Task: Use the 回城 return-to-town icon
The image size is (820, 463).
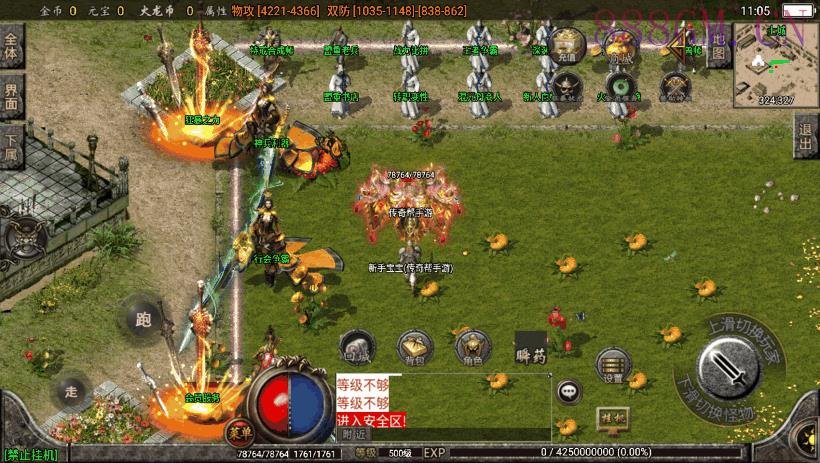Action: coord(357,345)
